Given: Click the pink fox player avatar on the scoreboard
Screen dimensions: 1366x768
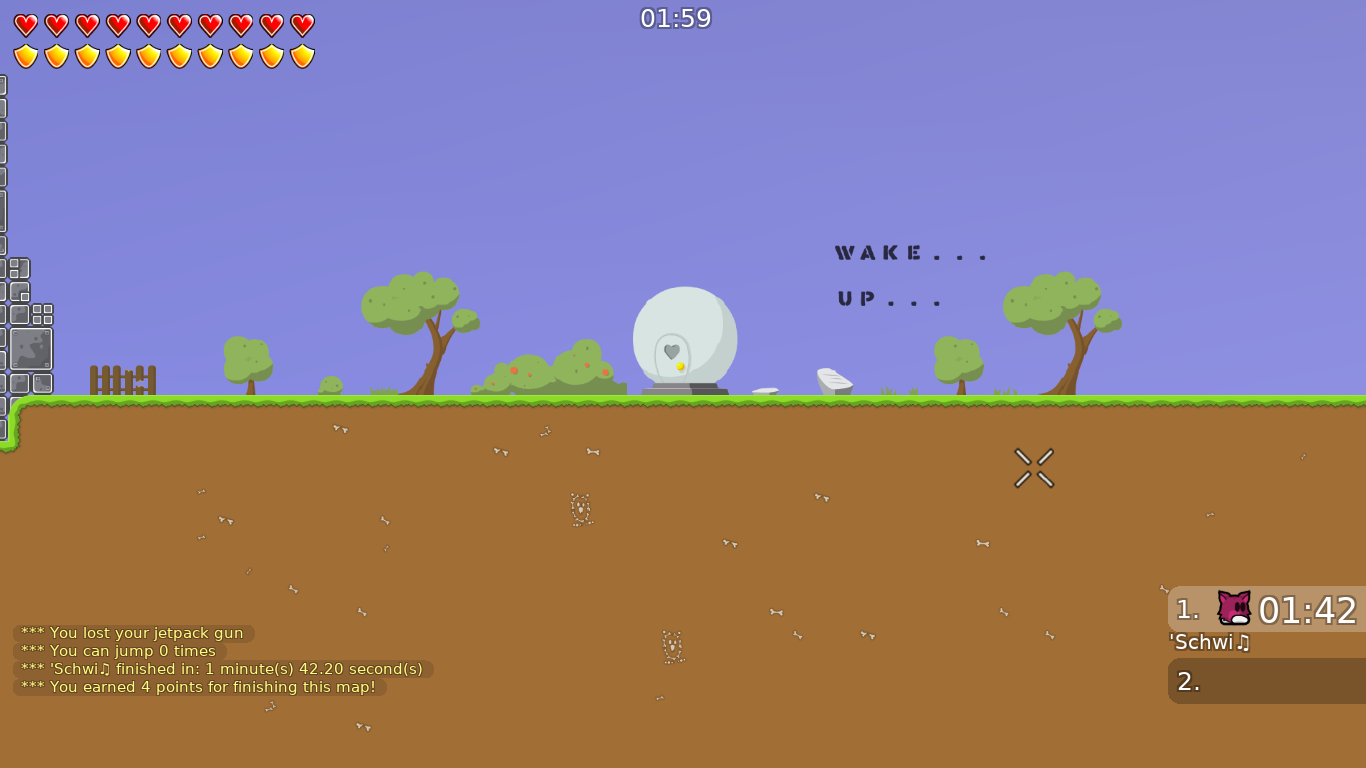Looking at the screenshot, I should (x=1233, y=609).
